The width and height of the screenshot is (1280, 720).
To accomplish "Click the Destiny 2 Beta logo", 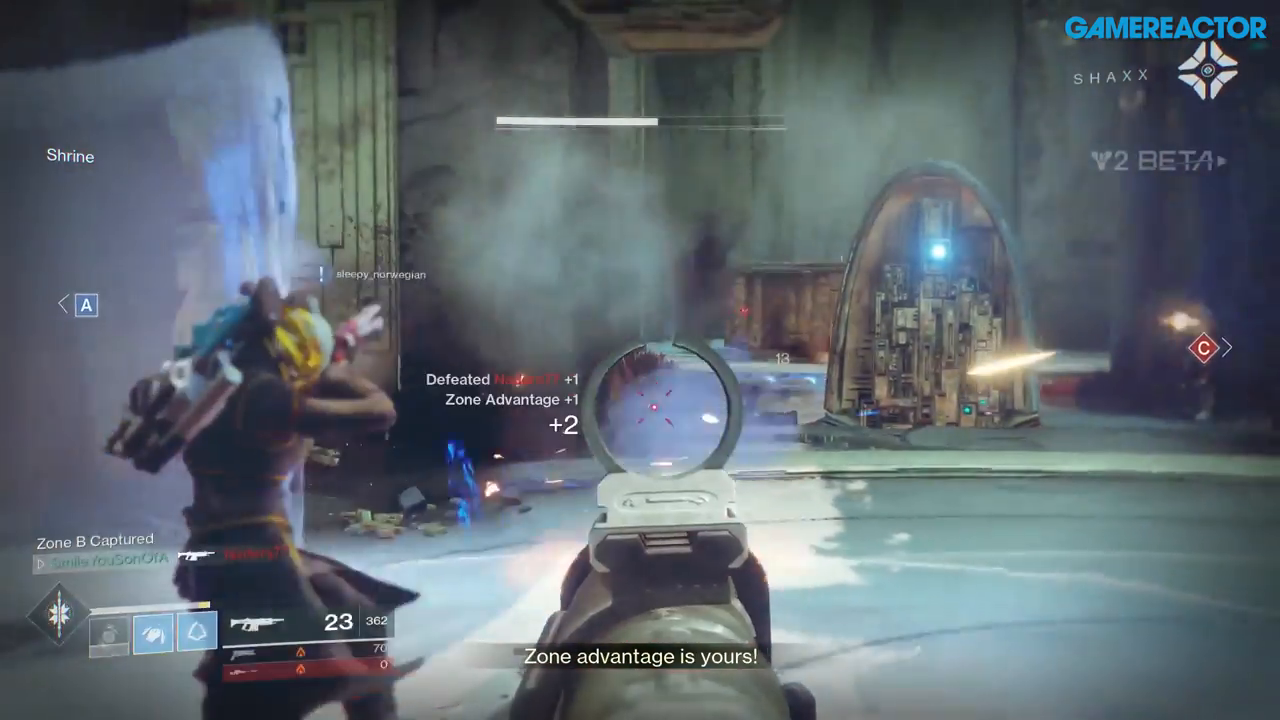I will (x=1152, y=162).
